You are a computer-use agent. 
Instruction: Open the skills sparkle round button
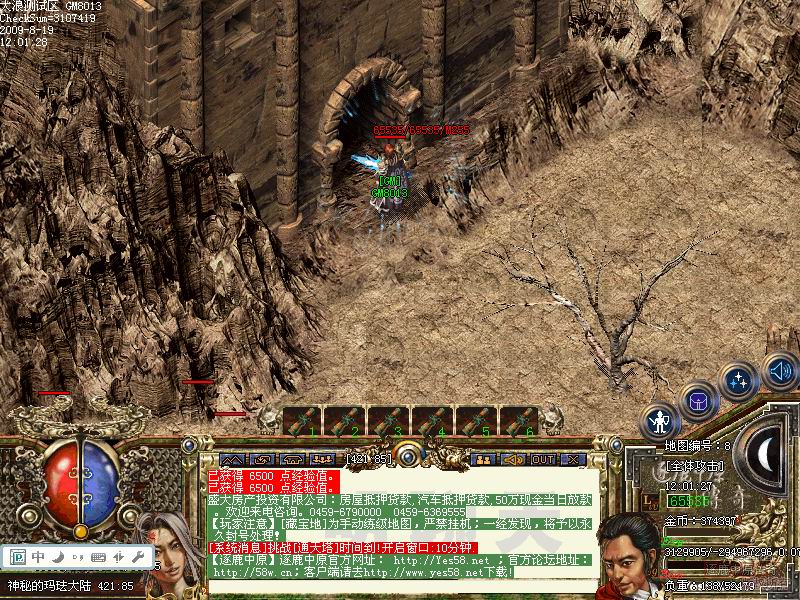coord(739,381)
